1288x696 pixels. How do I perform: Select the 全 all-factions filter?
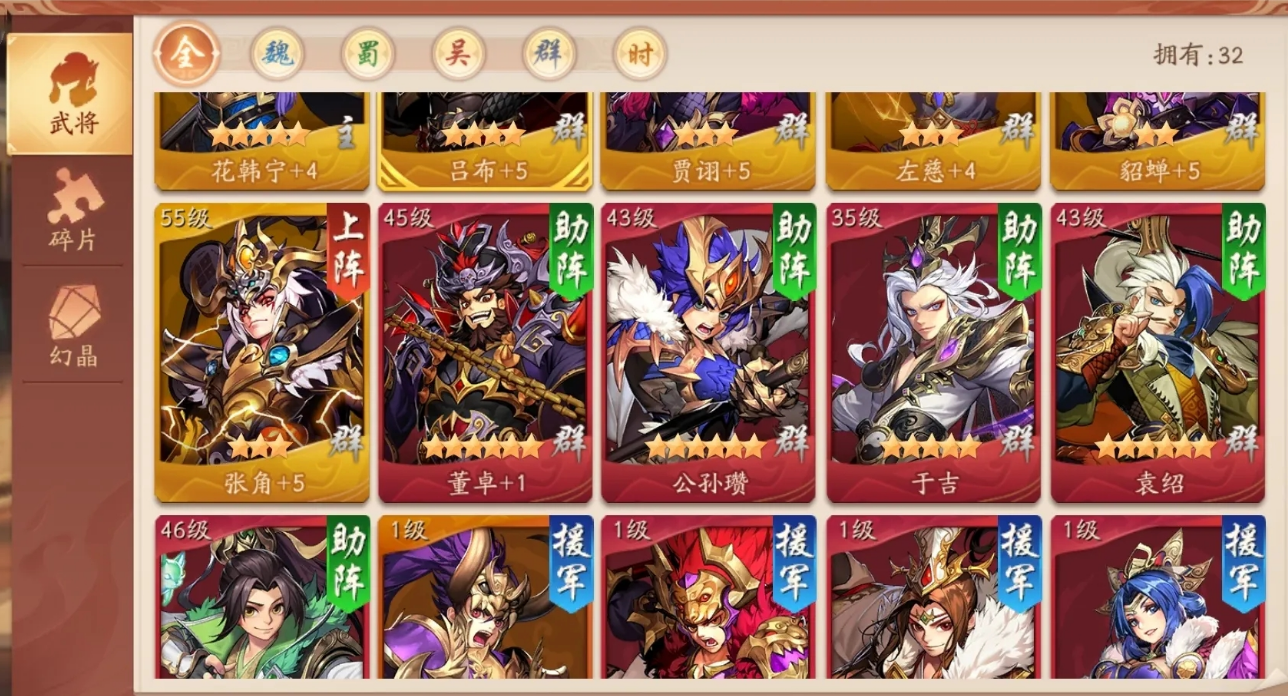(x=186, y=54)
